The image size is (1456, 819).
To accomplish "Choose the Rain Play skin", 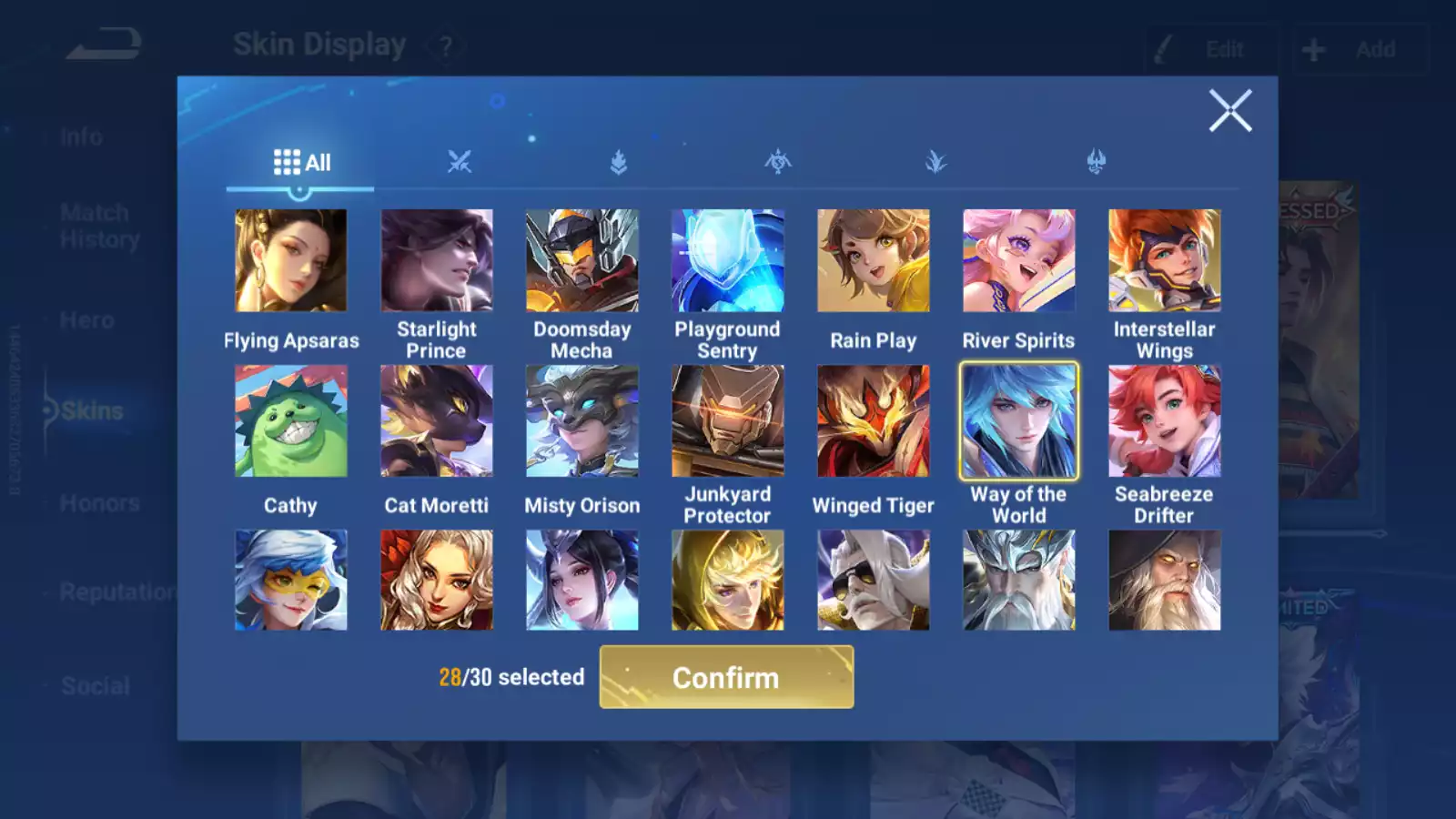I will [873, 261].
